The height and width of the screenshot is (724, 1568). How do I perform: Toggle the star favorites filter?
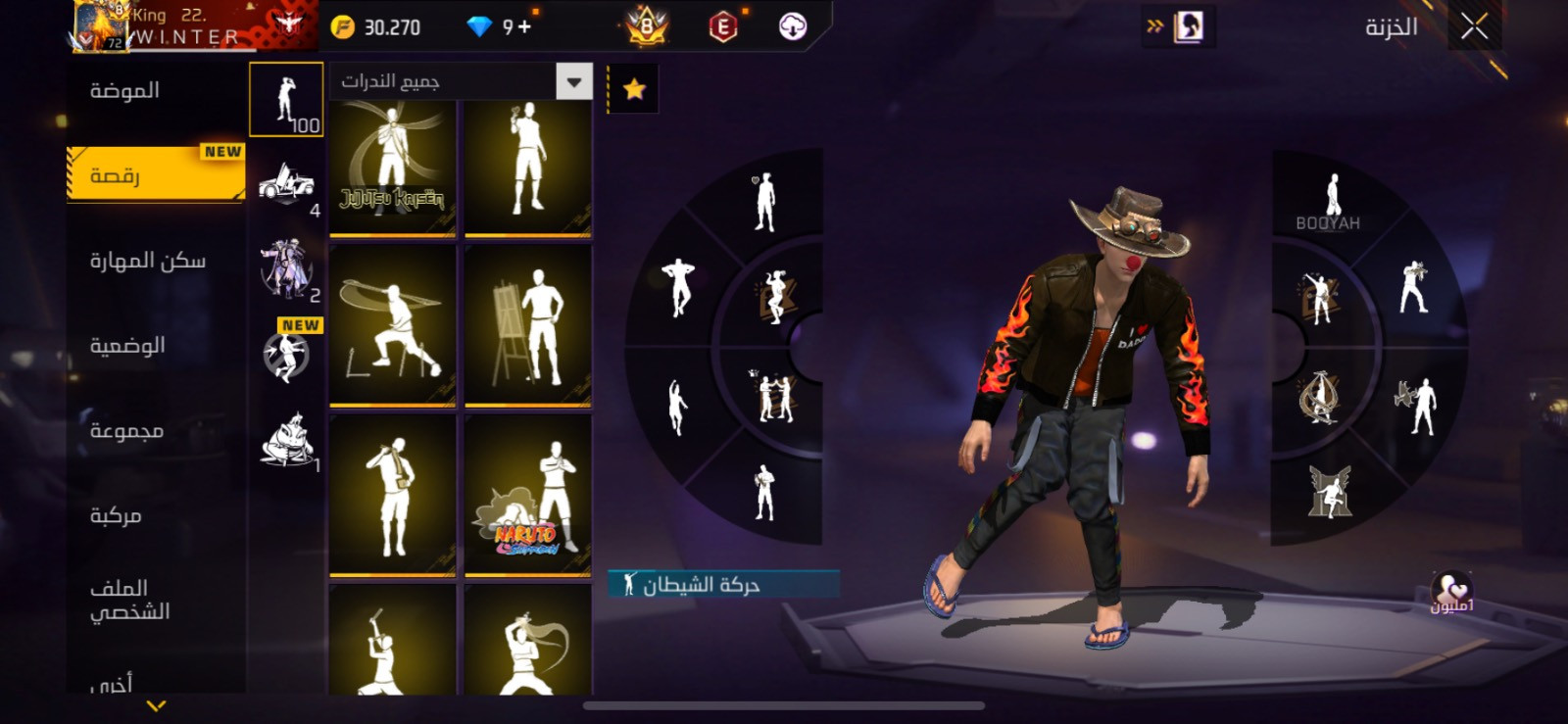coord(634,89)
